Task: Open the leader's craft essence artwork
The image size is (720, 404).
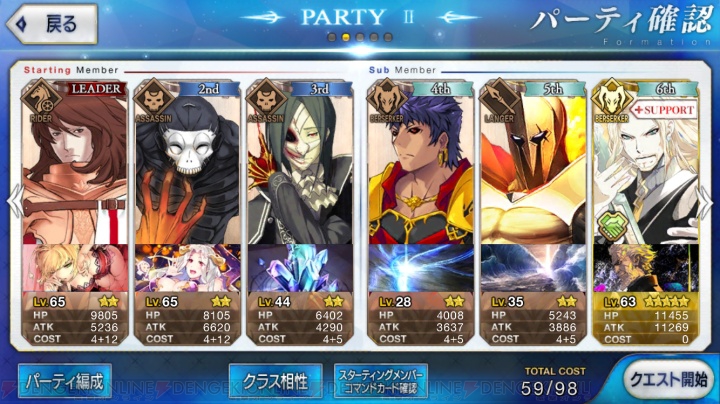Action: [75, 267]
